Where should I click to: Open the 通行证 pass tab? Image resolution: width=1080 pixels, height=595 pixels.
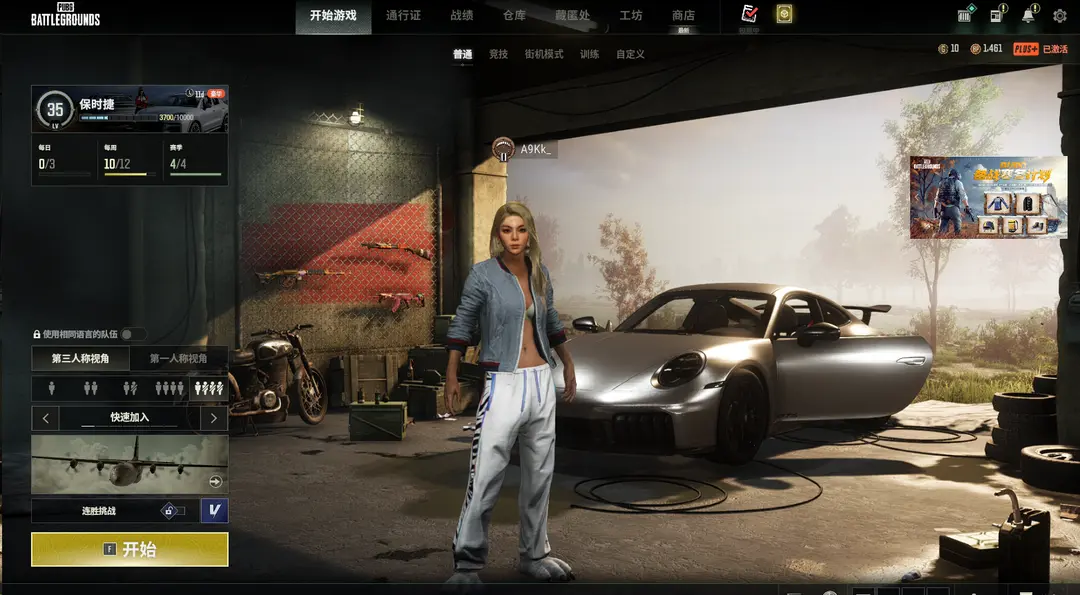403,15
